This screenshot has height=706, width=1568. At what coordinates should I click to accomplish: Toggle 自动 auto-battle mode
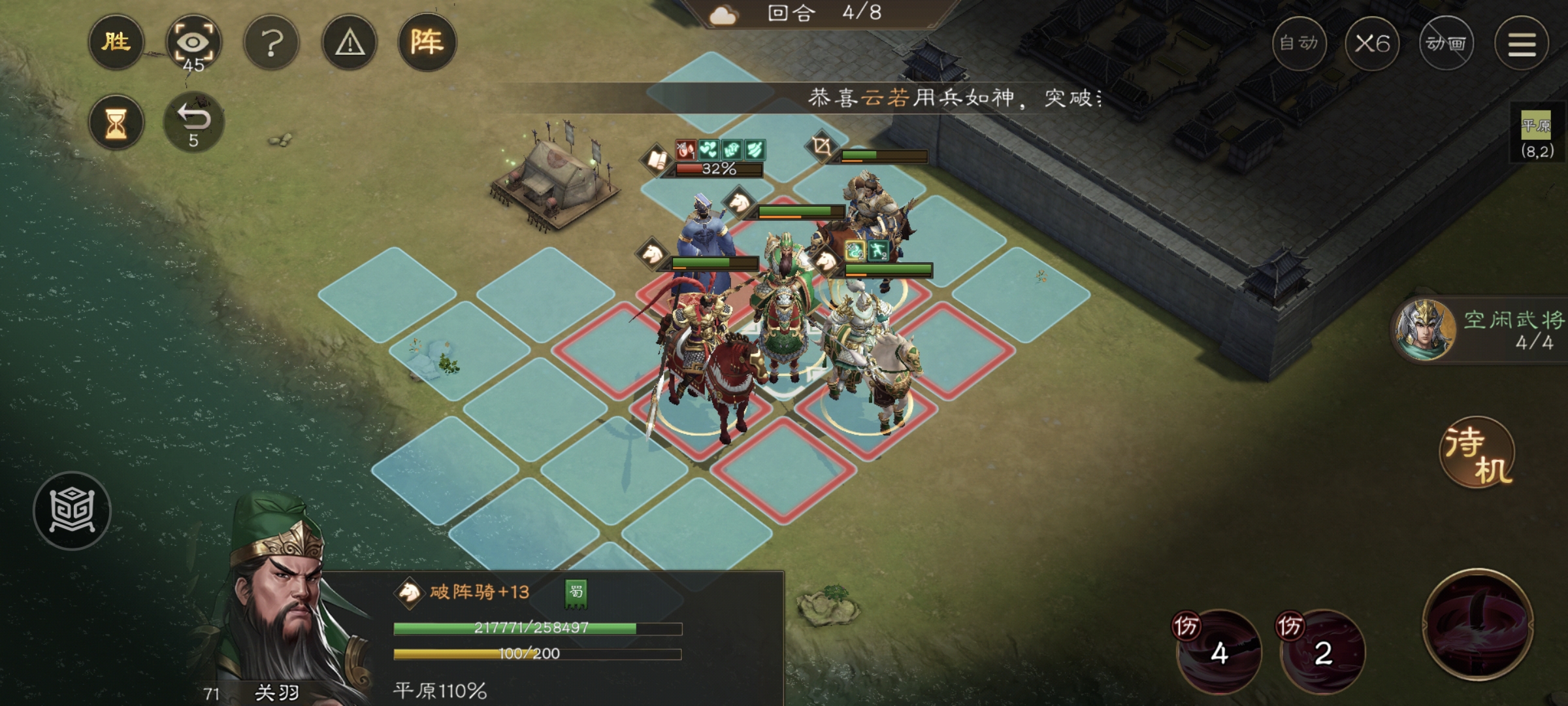(1301, 44)
